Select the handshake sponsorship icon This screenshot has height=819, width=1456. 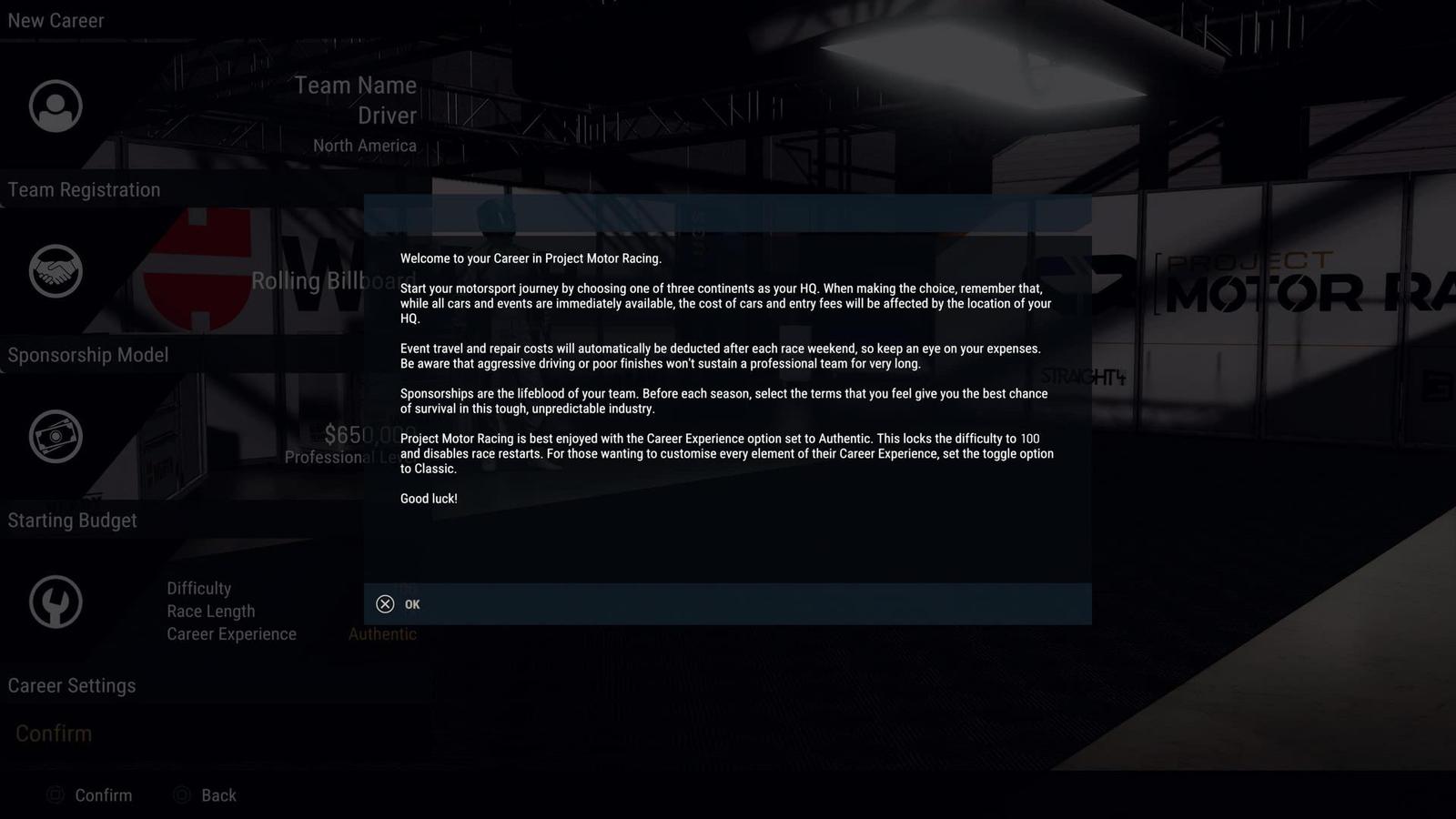(x=56, y=271)
